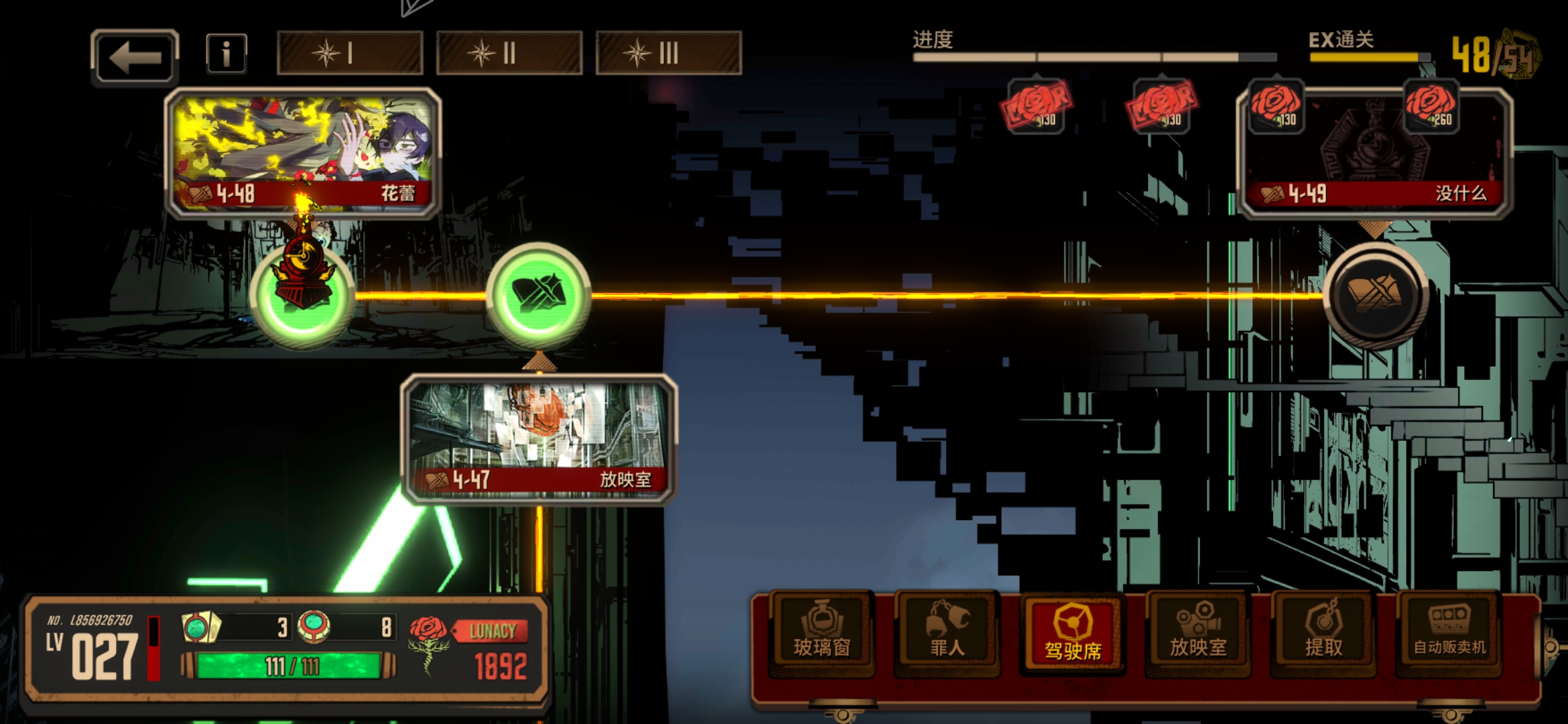Select stage 4-49 没什么 card
Screen dimensions: 1568x724
[x=1375, y=153]
